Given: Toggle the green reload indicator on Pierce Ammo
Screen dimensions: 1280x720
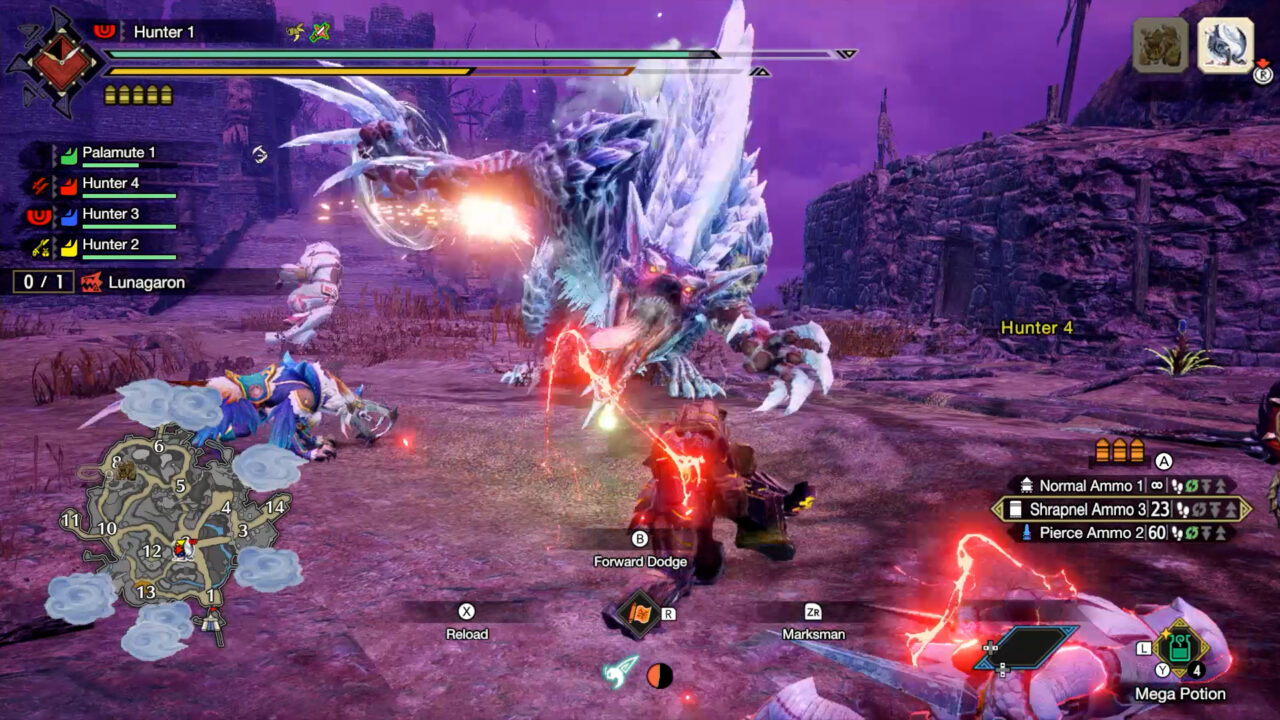Looking at the screenshot, I should tap(1191, 532).
